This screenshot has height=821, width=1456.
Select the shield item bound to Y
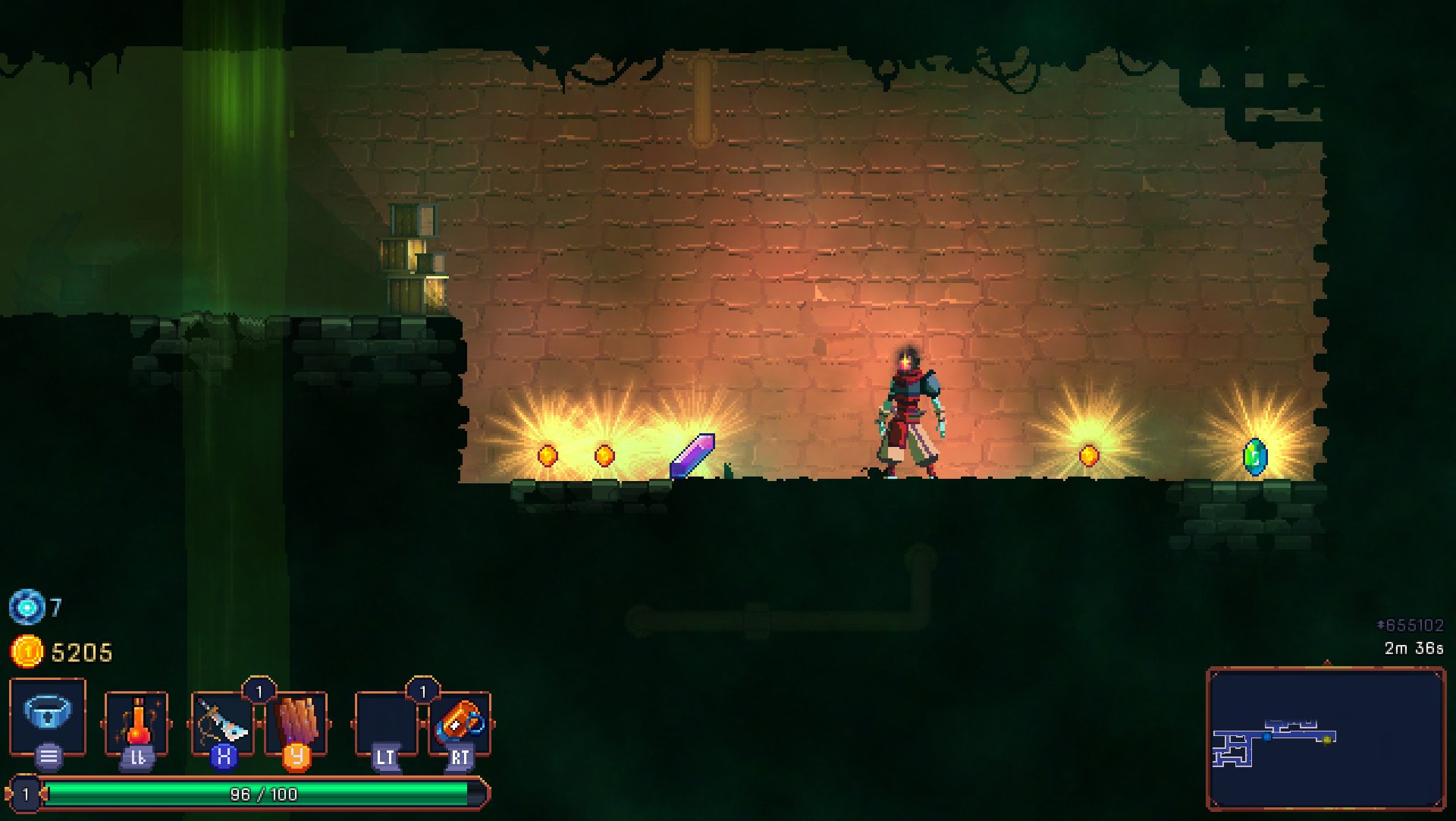299,722
